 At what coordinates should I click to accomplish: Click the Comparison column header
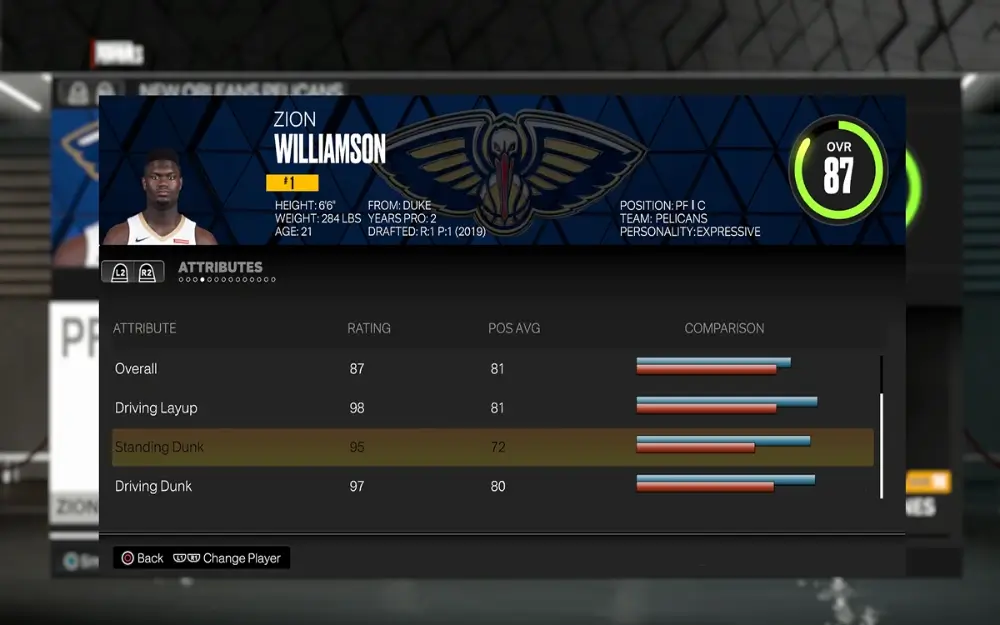(724, 328)
